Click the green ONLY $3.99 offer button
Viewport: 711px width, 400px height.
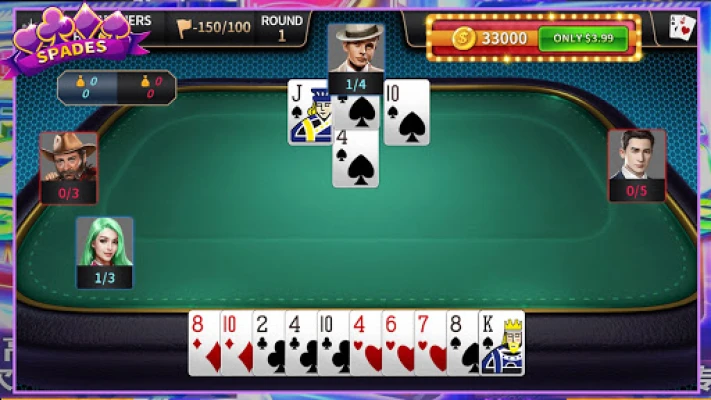coord(583,39)
